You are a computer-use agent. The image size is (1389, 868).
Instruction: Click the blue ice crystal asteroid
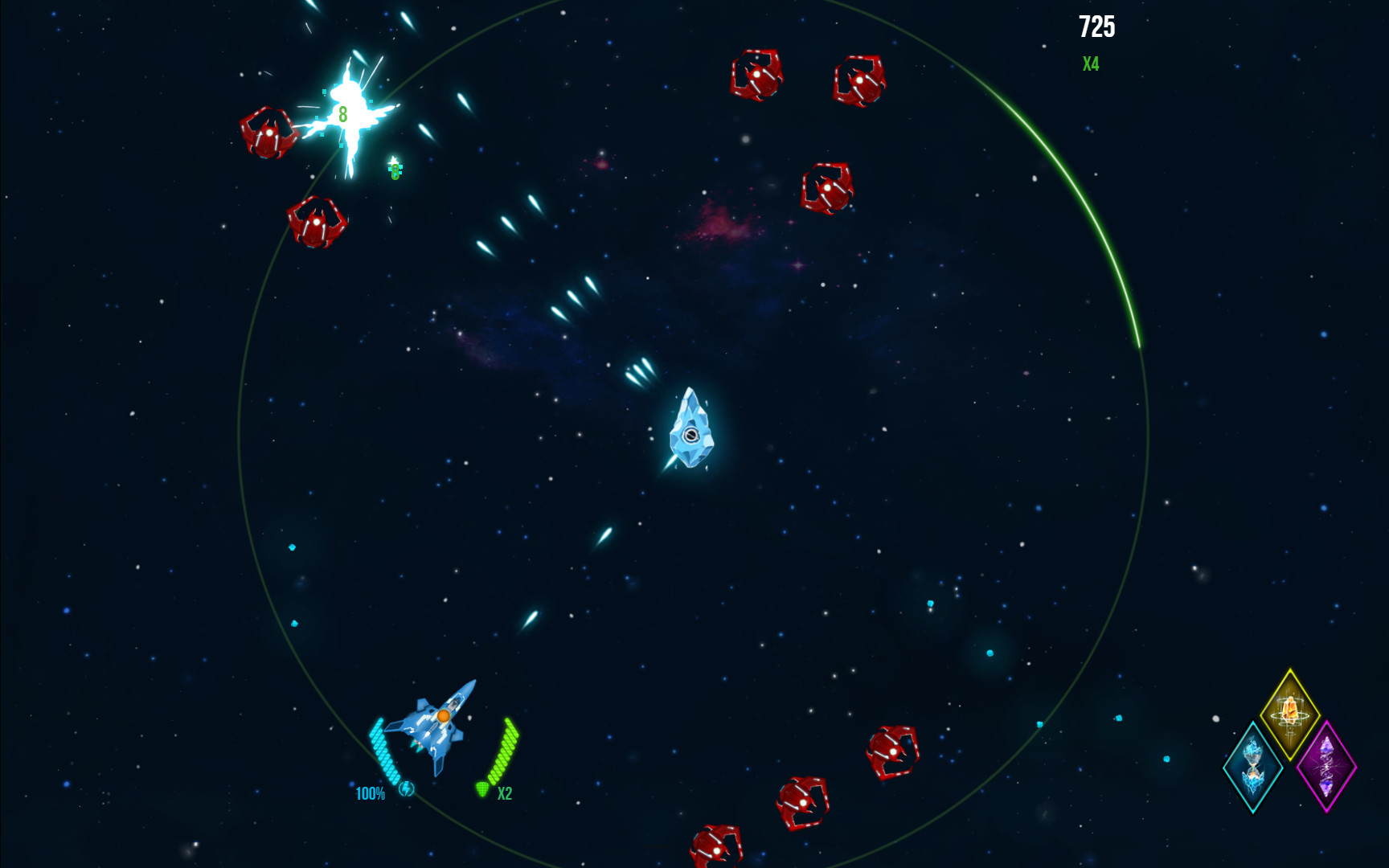pos(691,434)
